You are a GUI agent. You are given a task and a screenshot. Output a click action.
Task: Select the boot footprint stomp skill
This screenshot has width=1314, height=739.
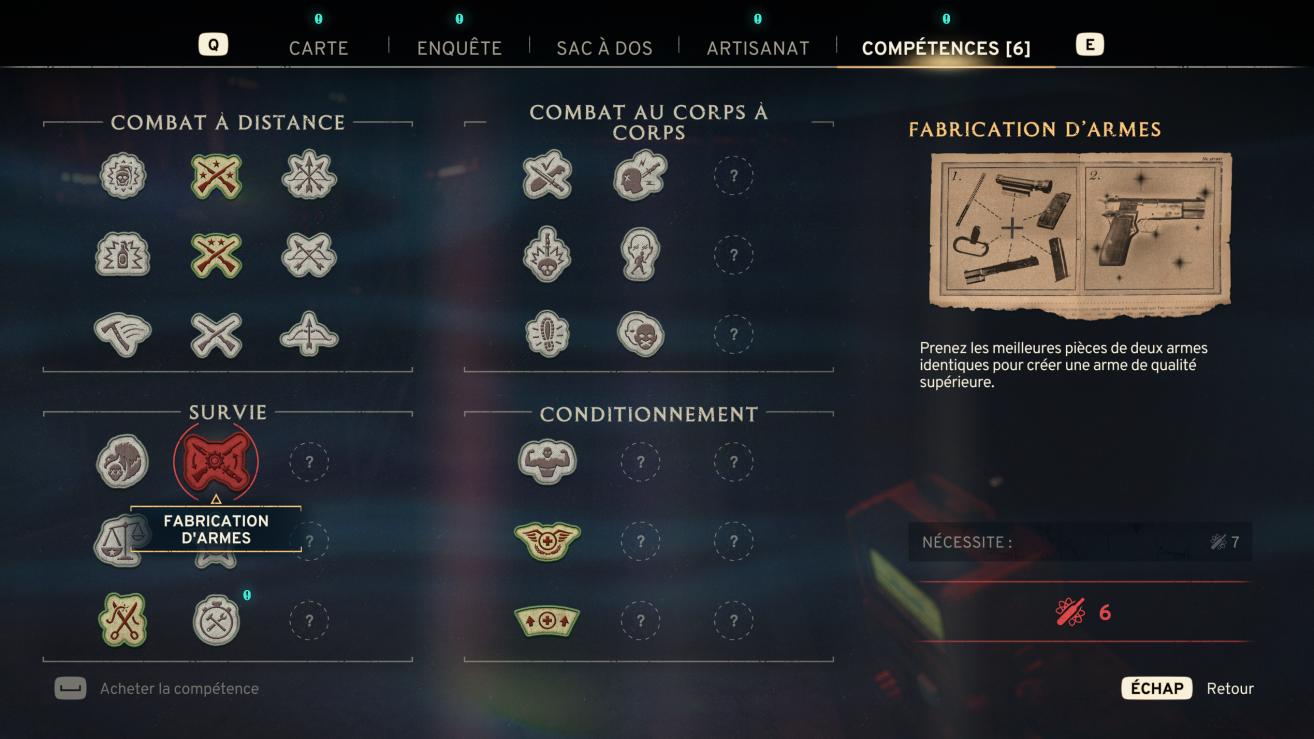(547, 334)
